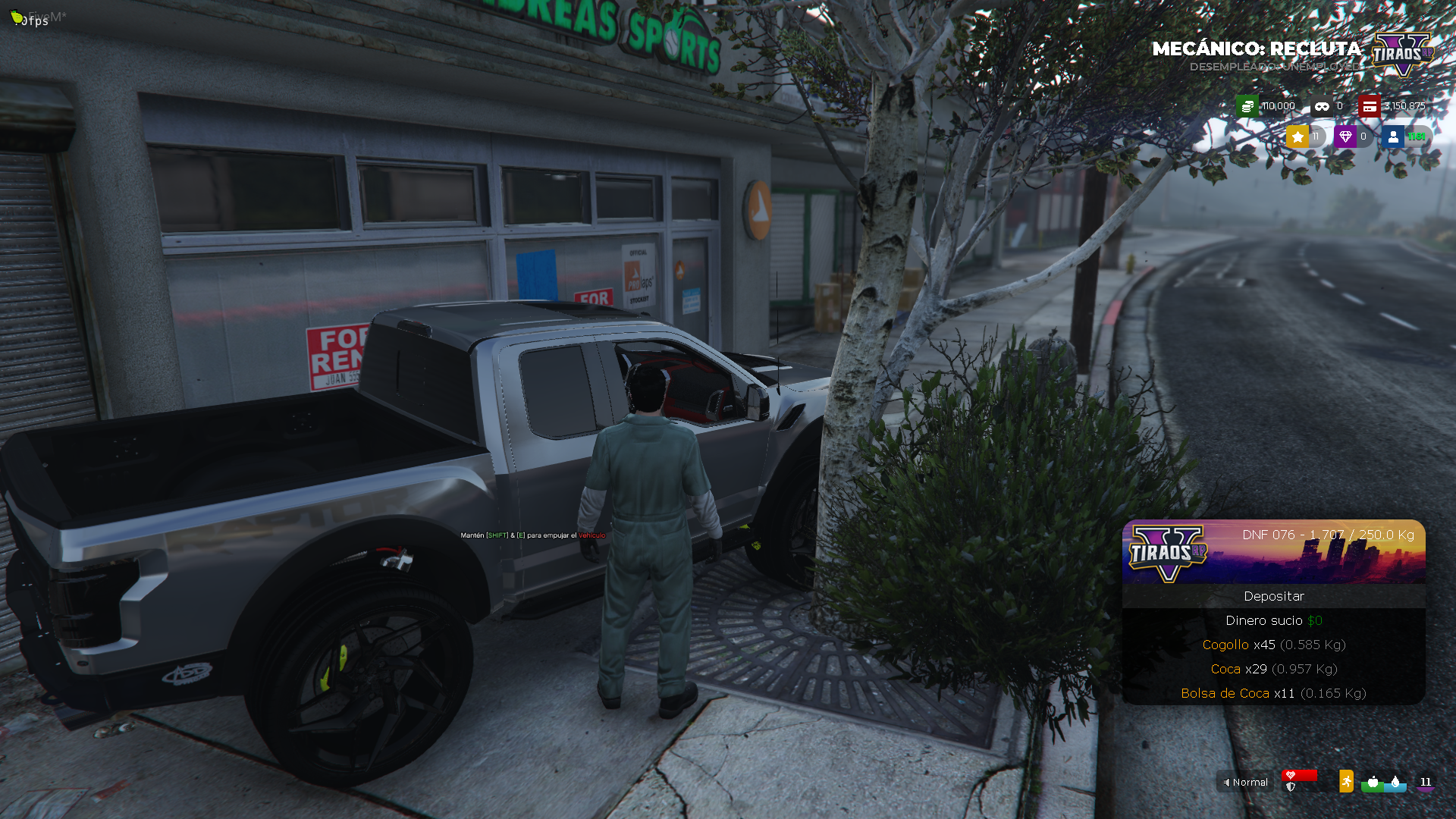Toggle the Normal voice range indicator

point(1245,782)
